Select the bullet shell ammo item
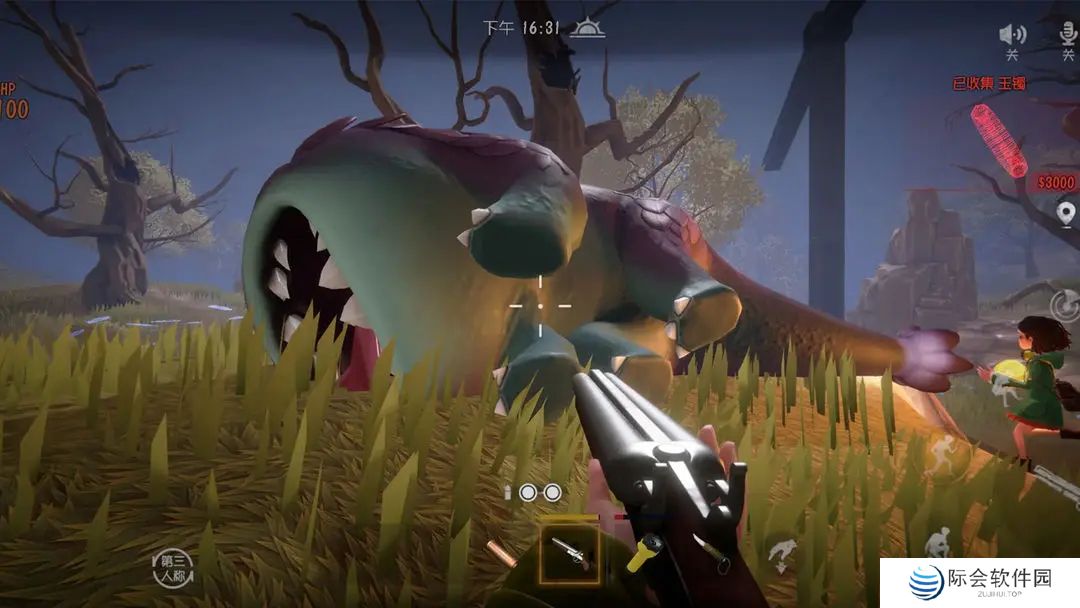Image resolution: width=1080 pixels, height=608 pixels. (500, 553)
